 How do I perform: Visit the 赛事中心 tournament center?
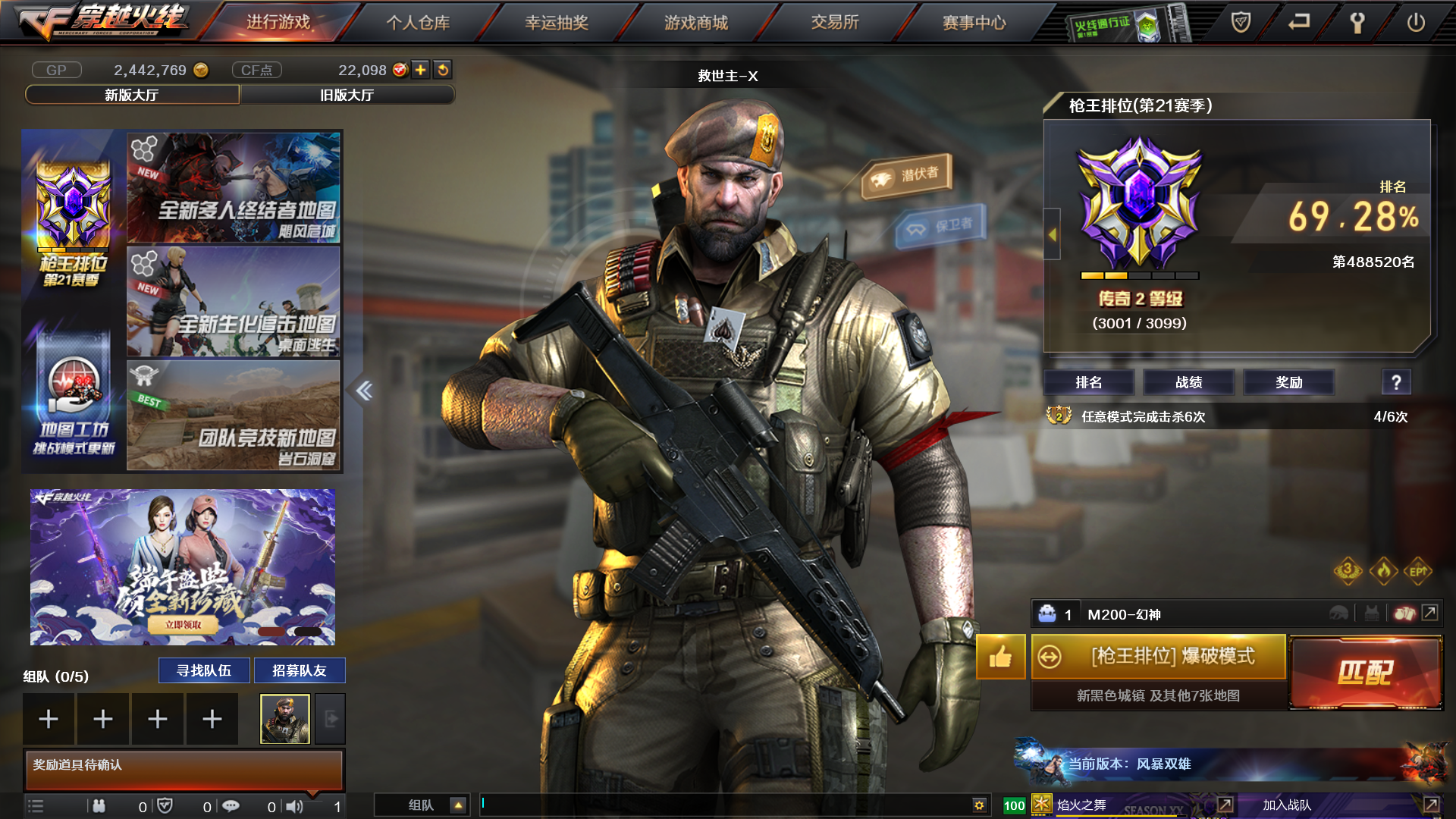click(974, 23)
